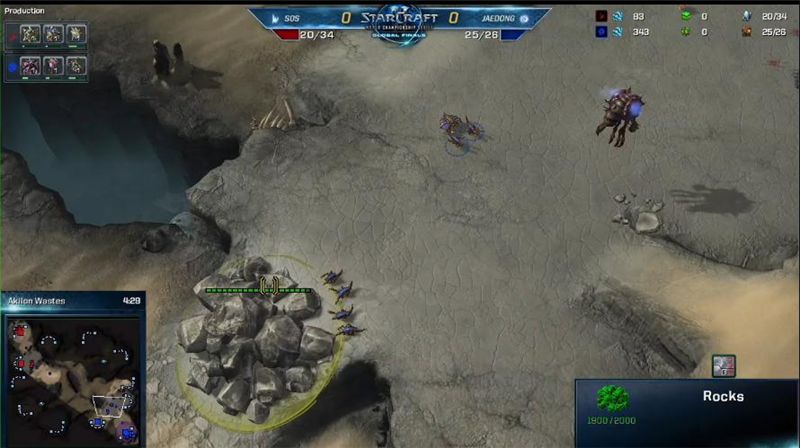Select the blue player's marker in Production

pyautogui.click(x=10, y=67)
